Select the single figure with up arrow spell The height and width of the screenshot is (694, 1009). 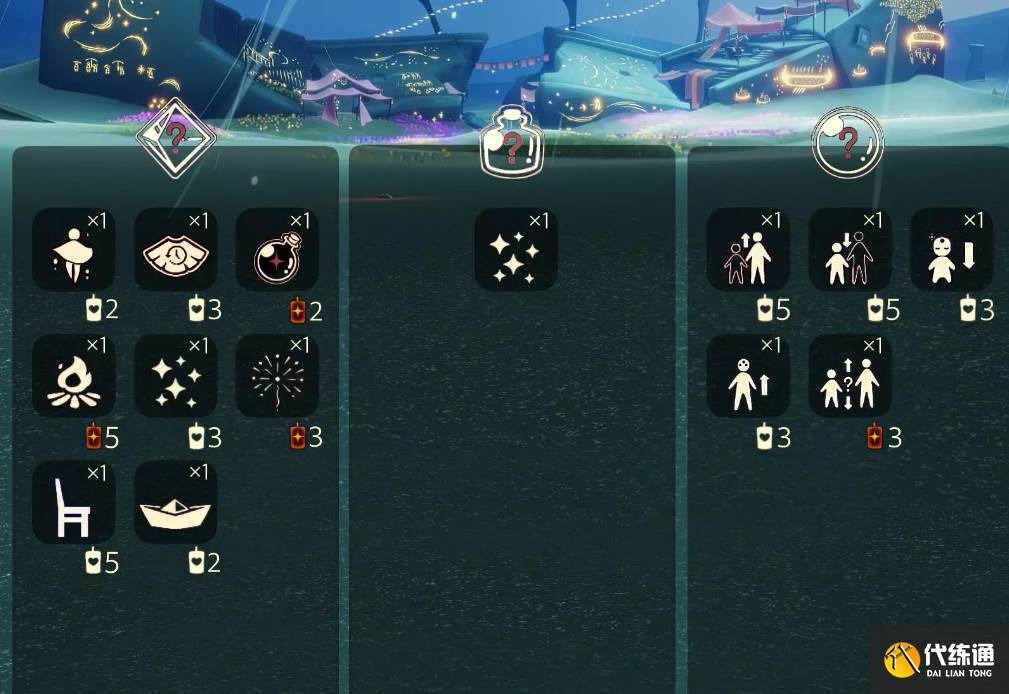click(x=748, y=376)
